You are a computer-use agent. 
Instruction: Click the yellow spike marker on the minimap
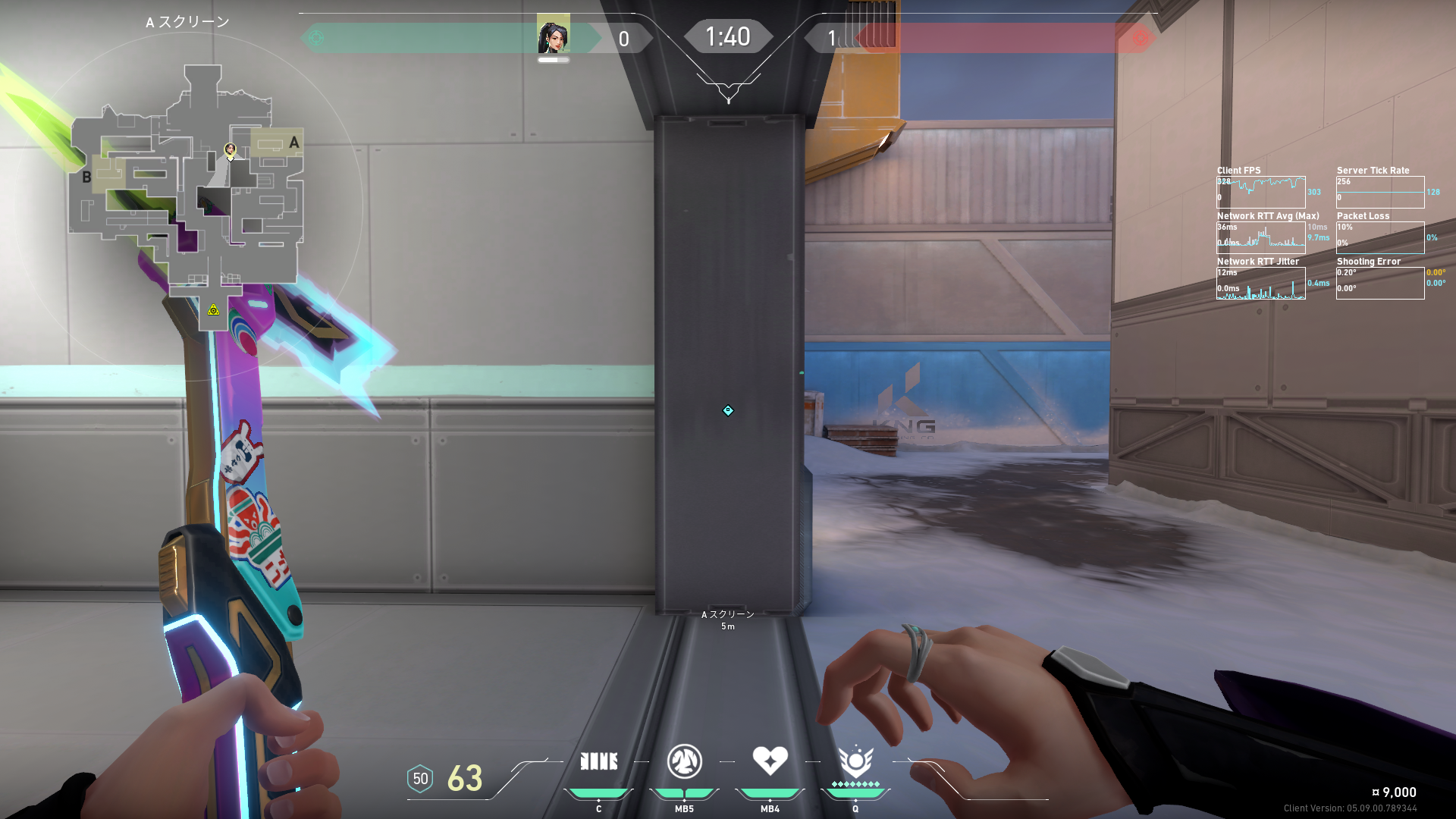214,309
